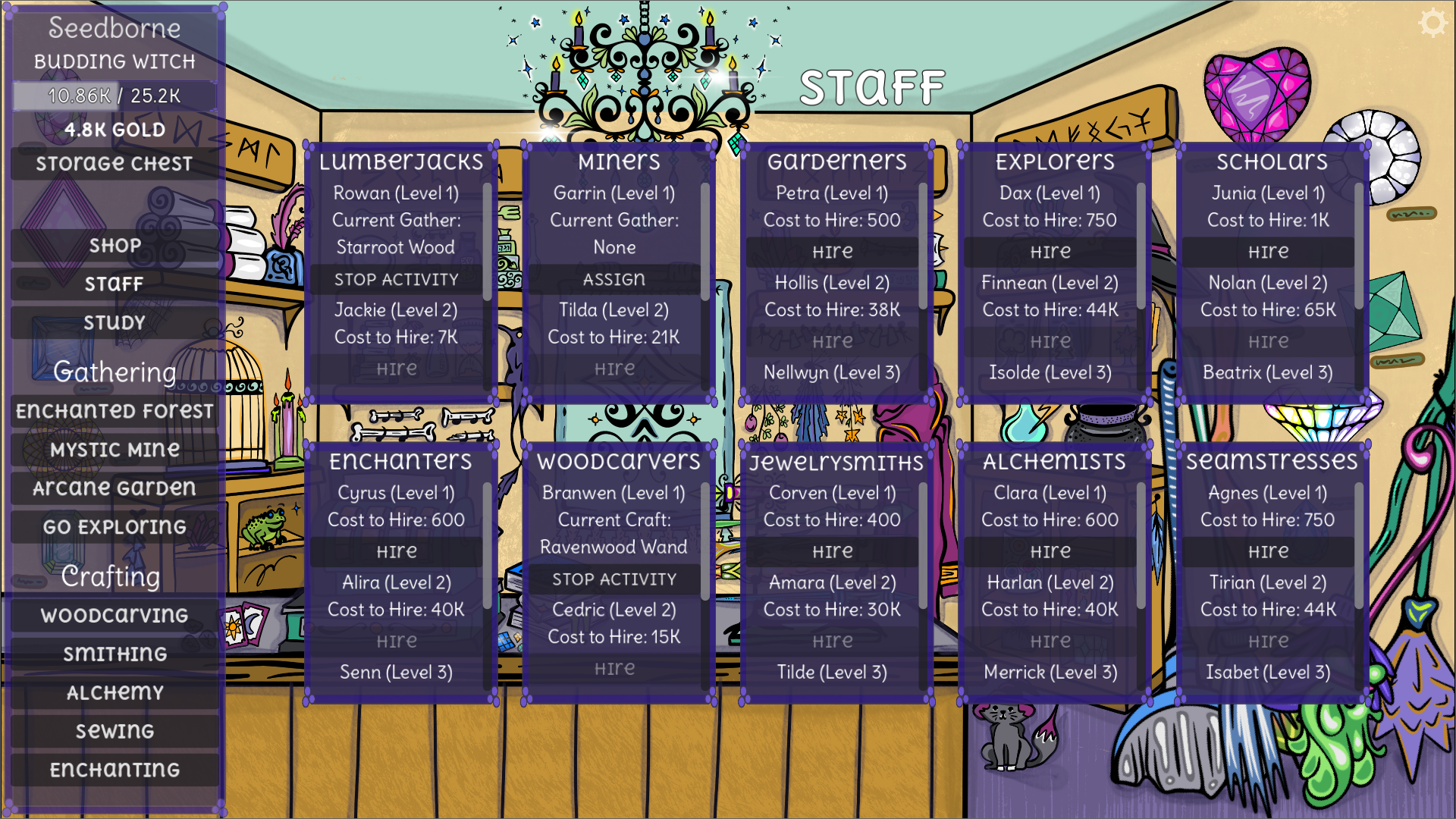
Task: Hire Junia the scholar for 1K
Action: [1267, 251]
